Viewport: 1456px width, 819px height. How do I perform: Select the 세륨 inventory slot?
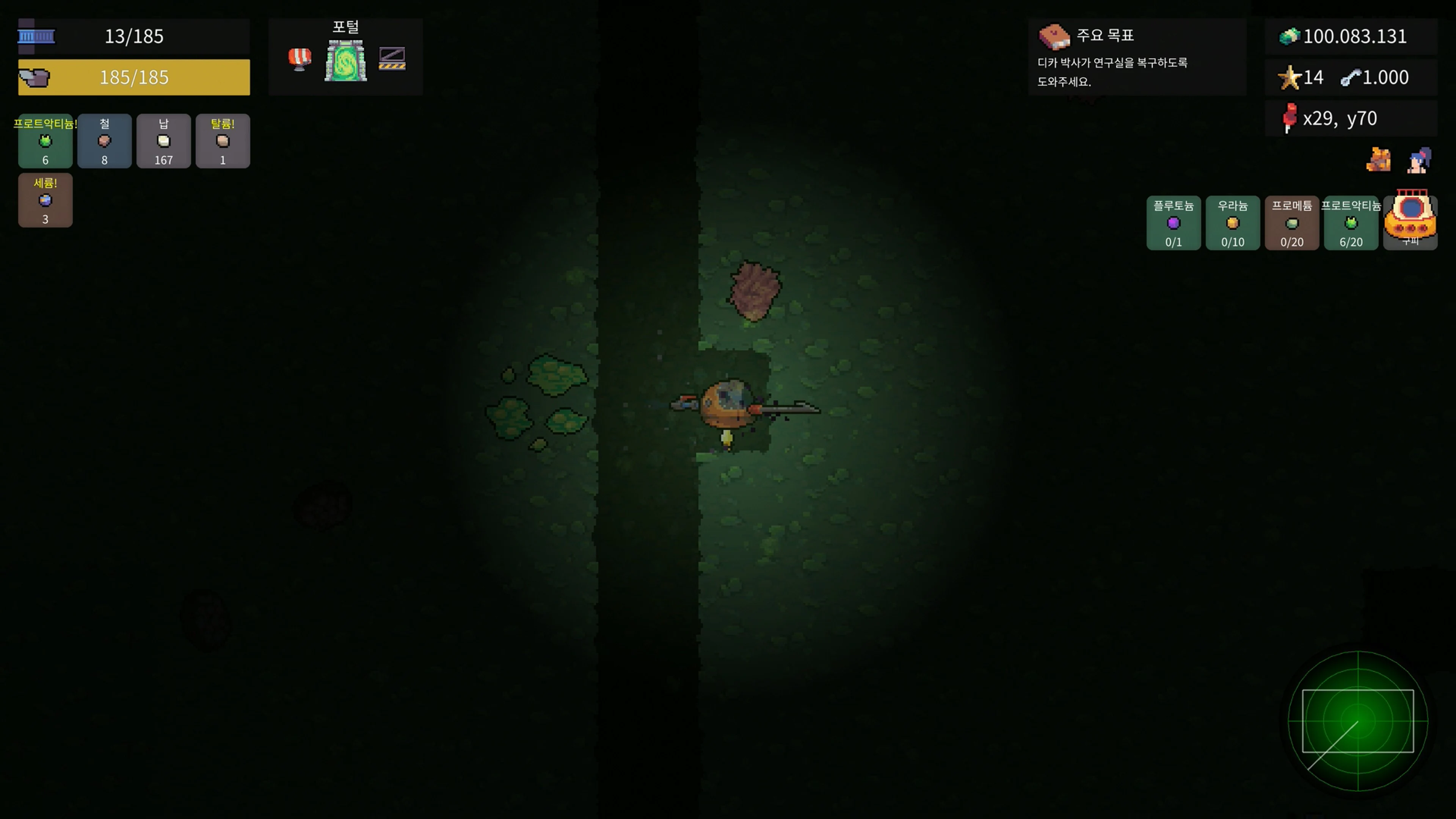point(45,200)
